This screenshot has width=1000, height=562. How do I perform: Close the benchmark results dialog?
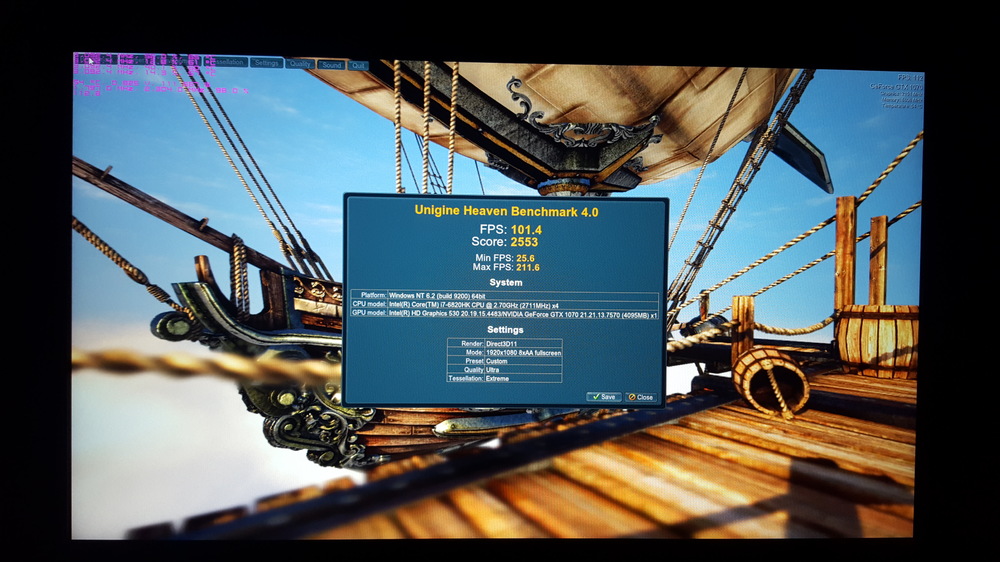tap(640, 397)
